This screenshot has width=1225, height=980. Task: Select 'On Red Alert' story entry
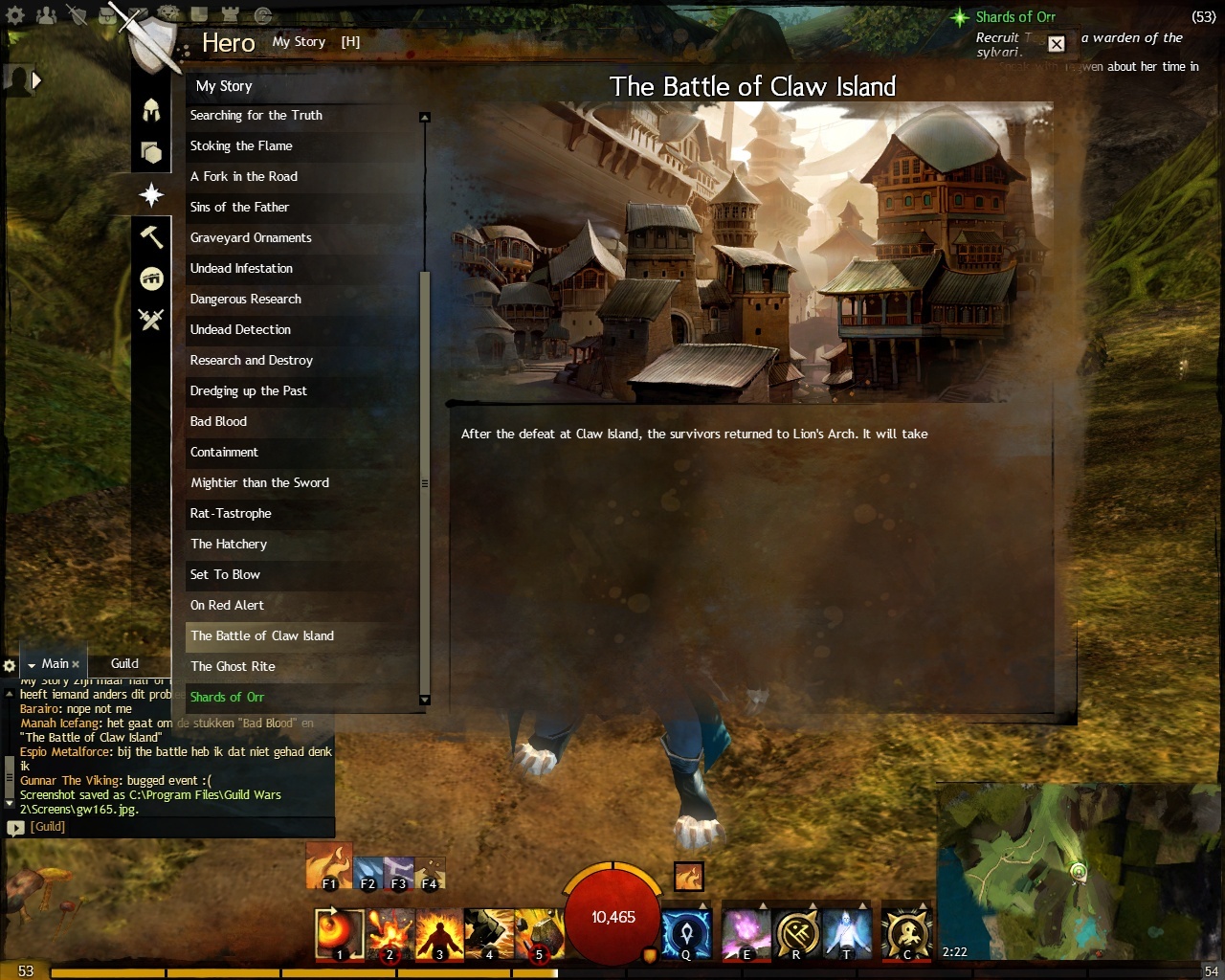[x=227, y=606]
